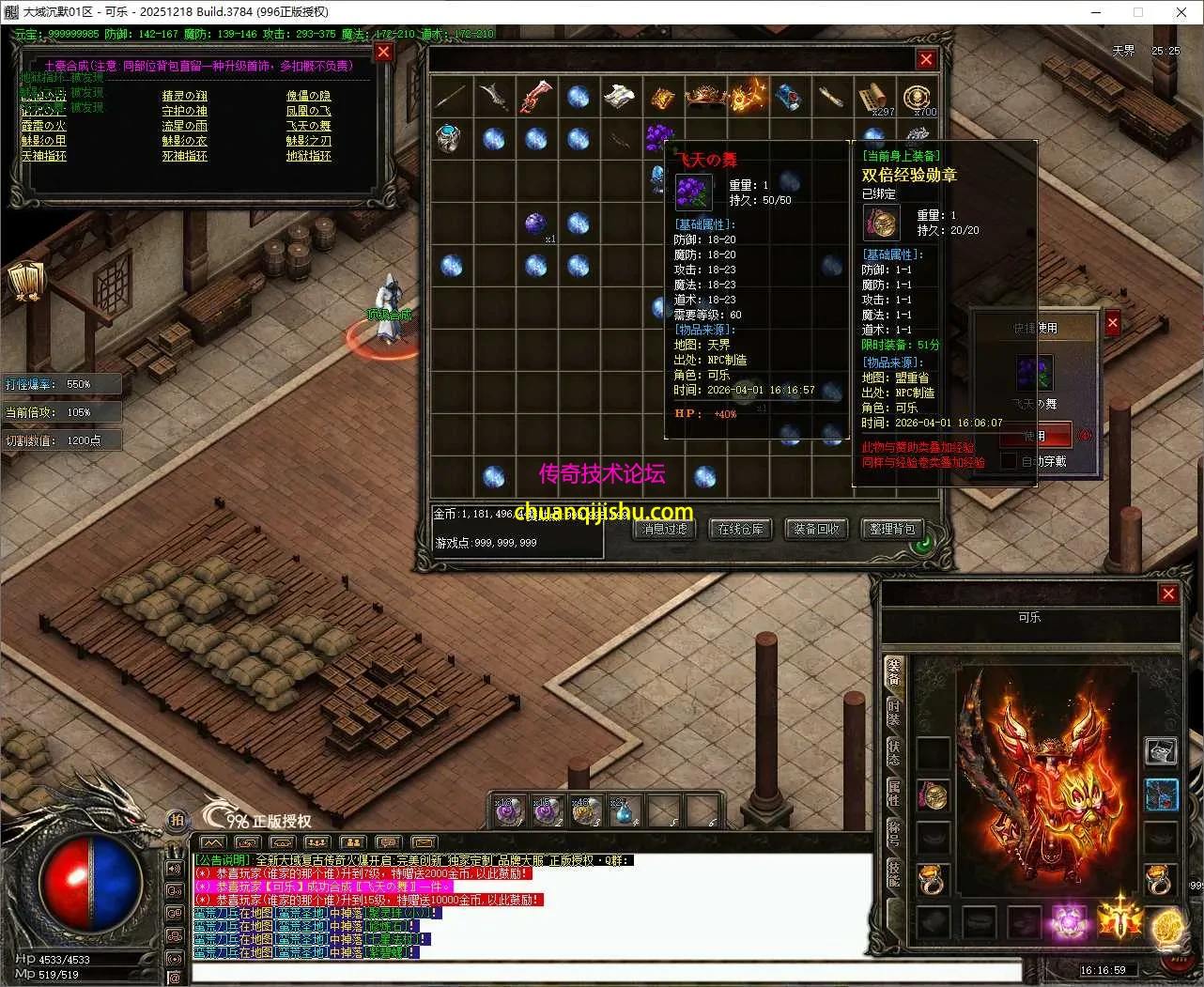Toggle the 自动穿戴 auto-equip checkbox
This screenshot has width=1204, height=987.
(x=1009, y=461)
